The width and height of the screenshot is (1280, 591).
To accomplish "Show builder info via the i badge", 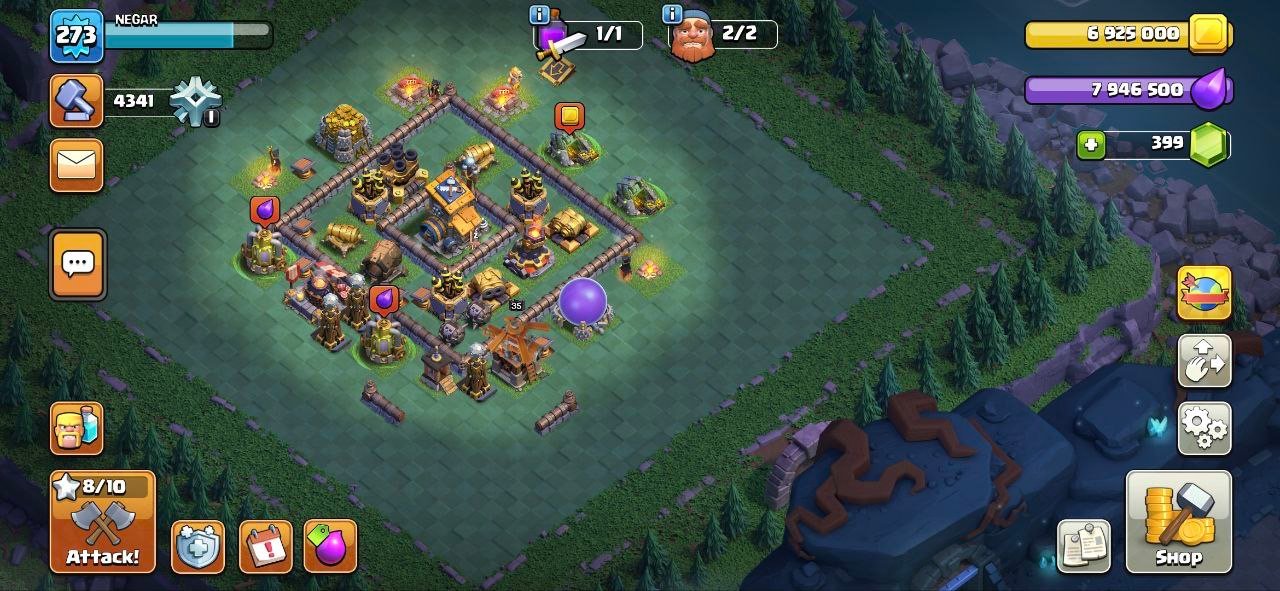I will click(672, 15).
